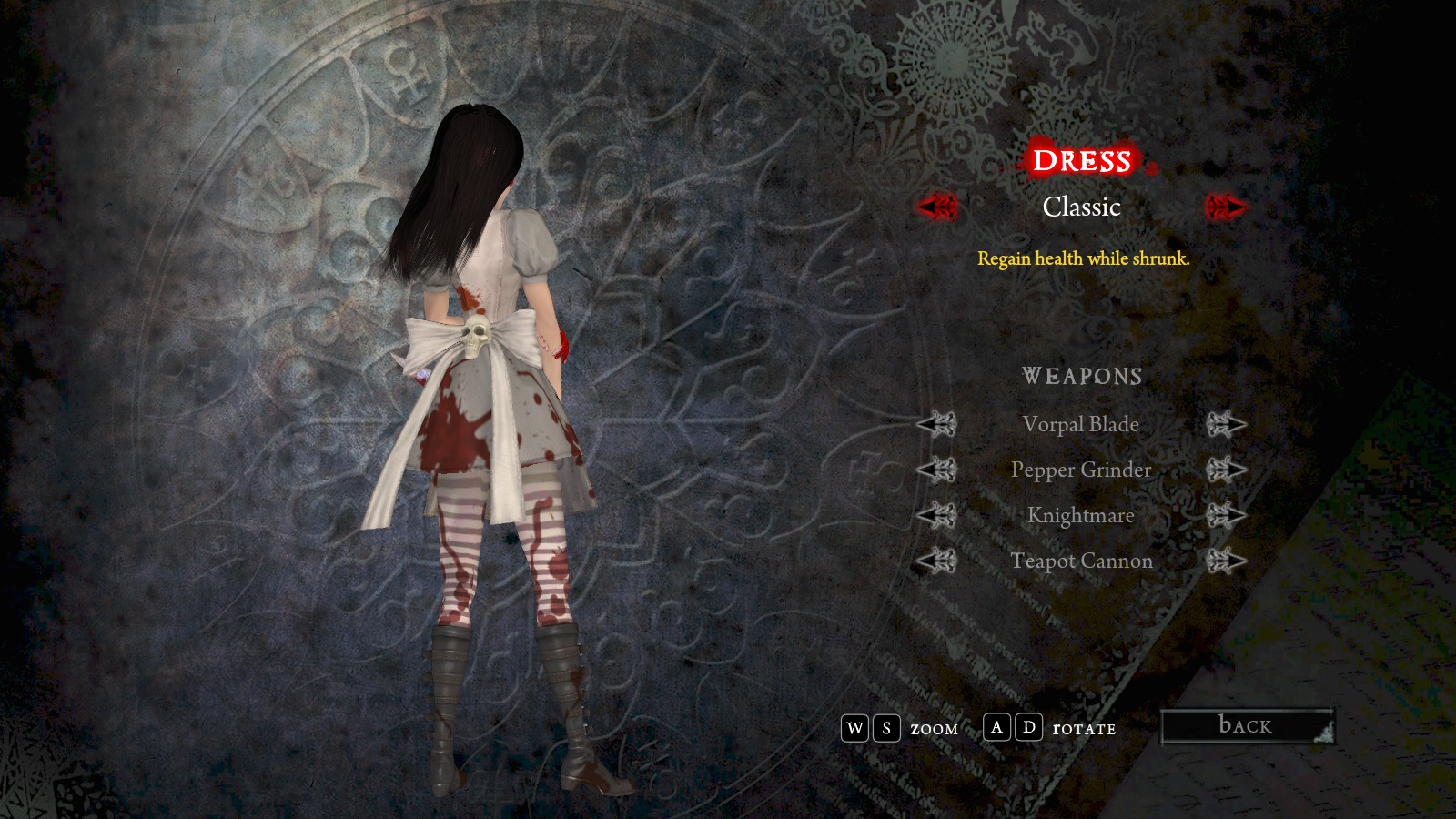Screen dimensions: 1456x819
Task: Go back using the Back button
Action: 1247,726
